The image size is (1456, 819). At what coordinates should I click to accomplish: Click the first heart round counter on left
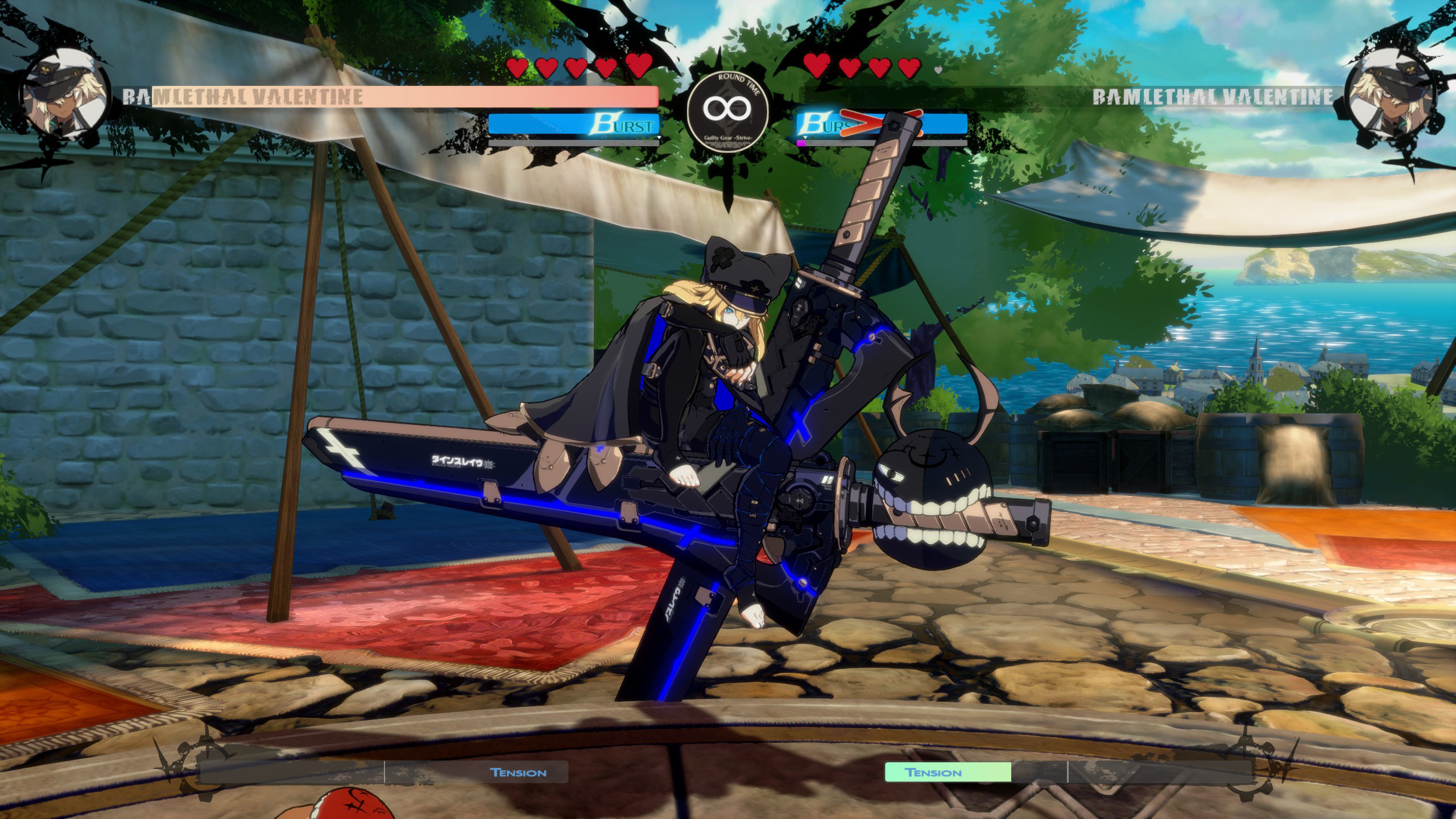pos(519,66)
